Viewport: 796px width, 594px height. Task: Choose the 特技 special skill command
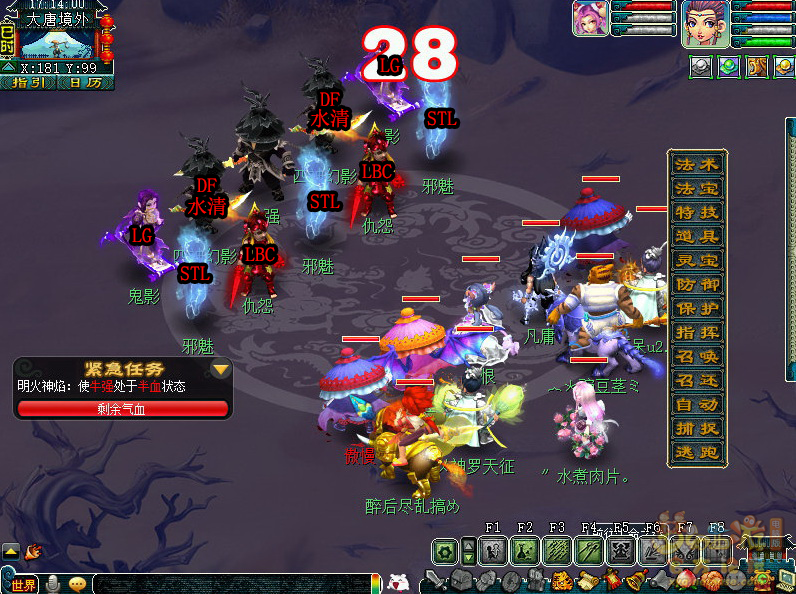coord(697,213)
